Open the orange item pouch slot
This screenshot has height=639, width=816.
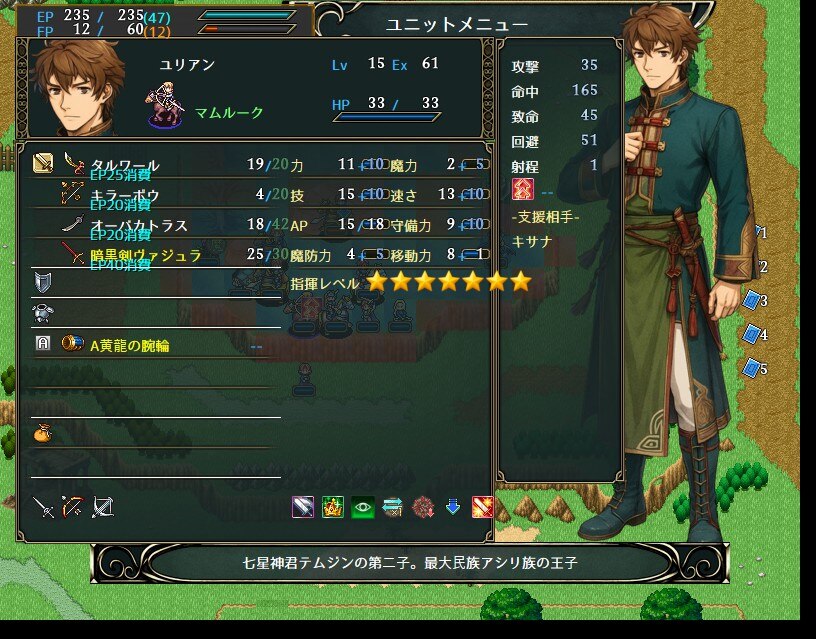point(42,434)
